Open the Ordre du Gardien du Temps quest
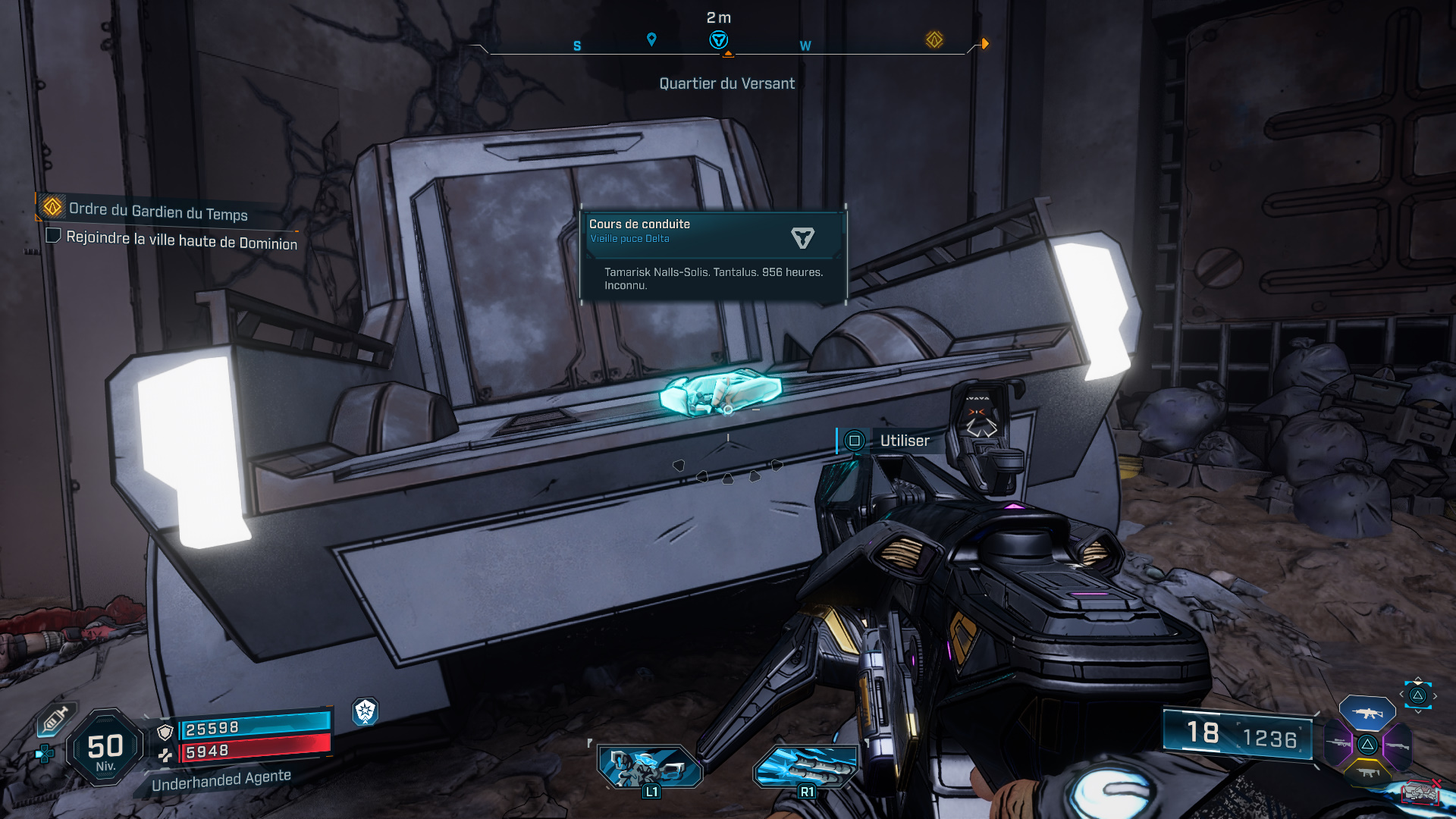1456x819 pixels. 158,212
